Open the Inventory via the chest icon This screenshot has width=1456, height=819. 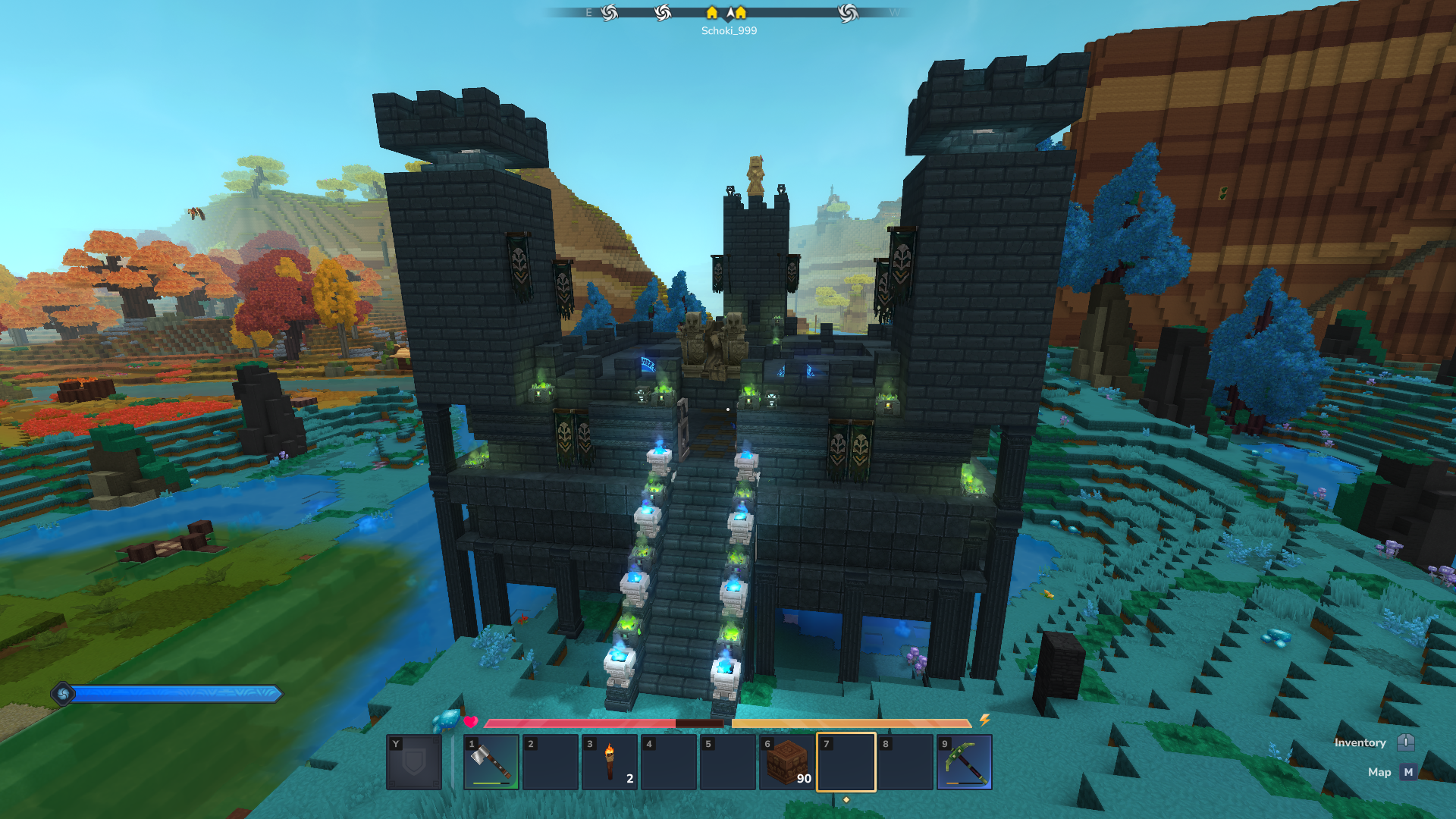click(1405, 742)
